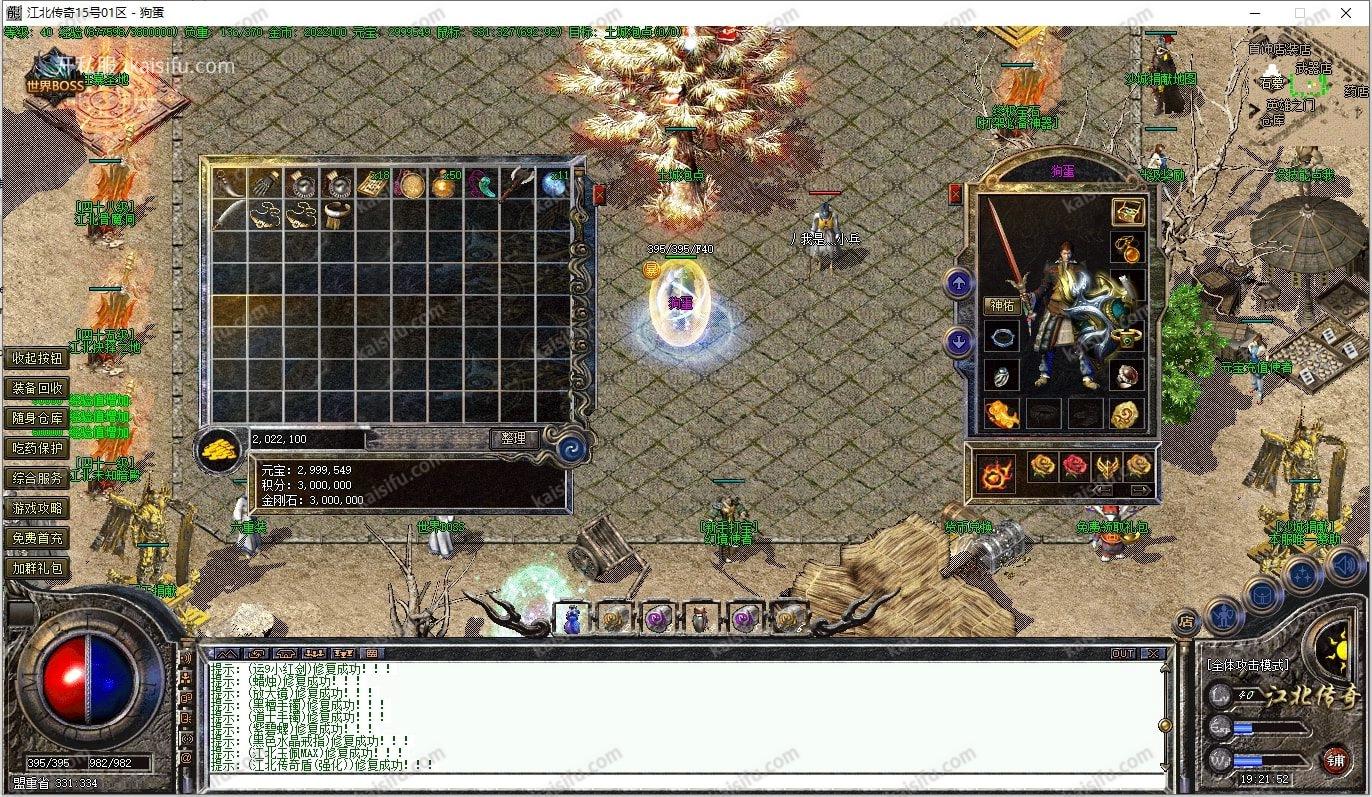Select the black glove item in the bag

tap(264, 183)
